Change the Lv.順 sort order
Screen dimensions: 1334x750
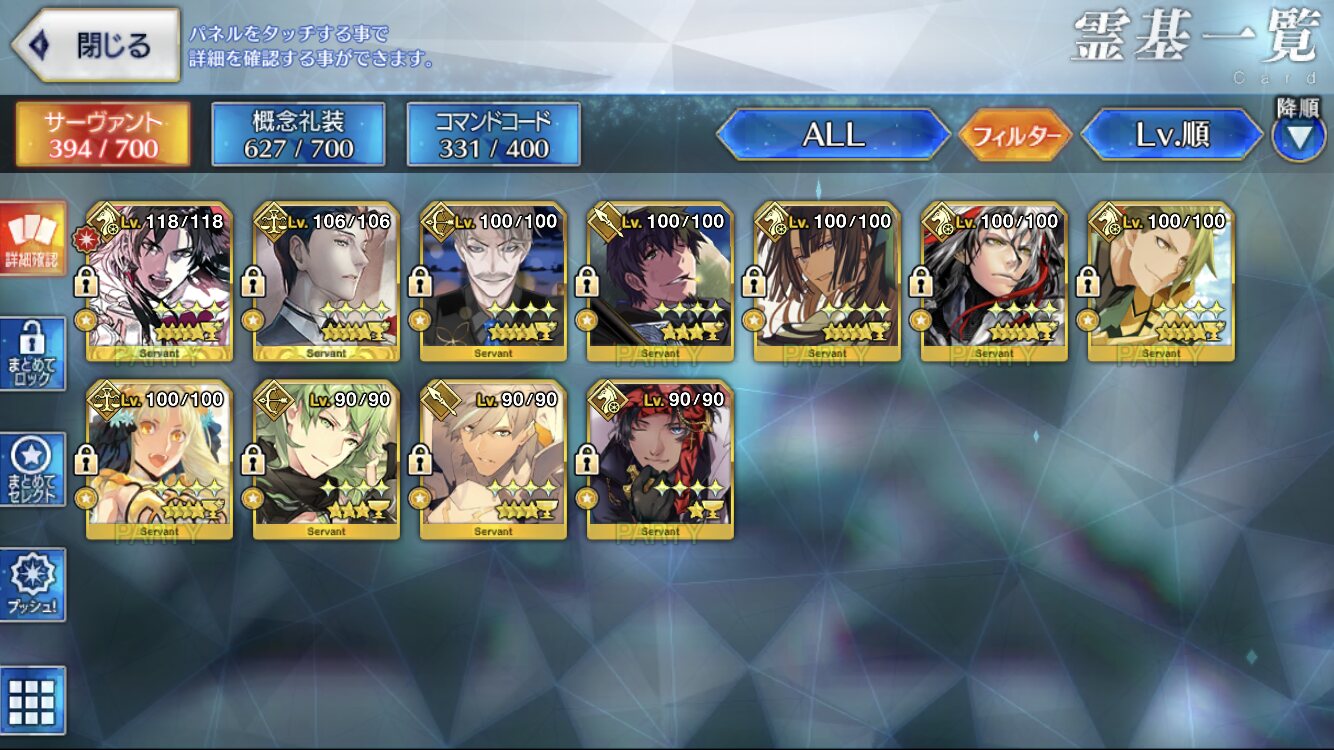click(x=1172, y=135)
